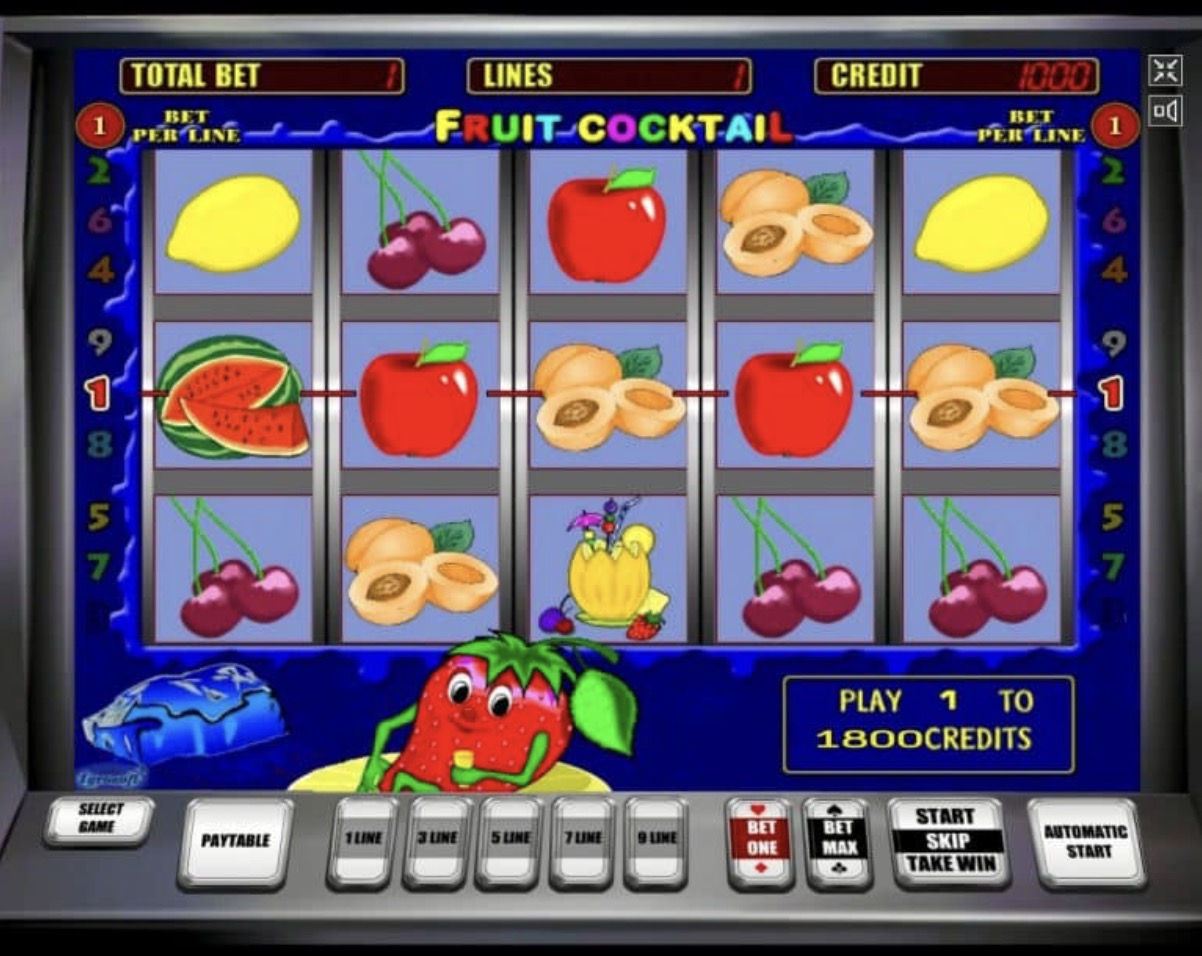
Task: Pick the 7 Line button
Action: pyautogui.click(x=582, y=839)
